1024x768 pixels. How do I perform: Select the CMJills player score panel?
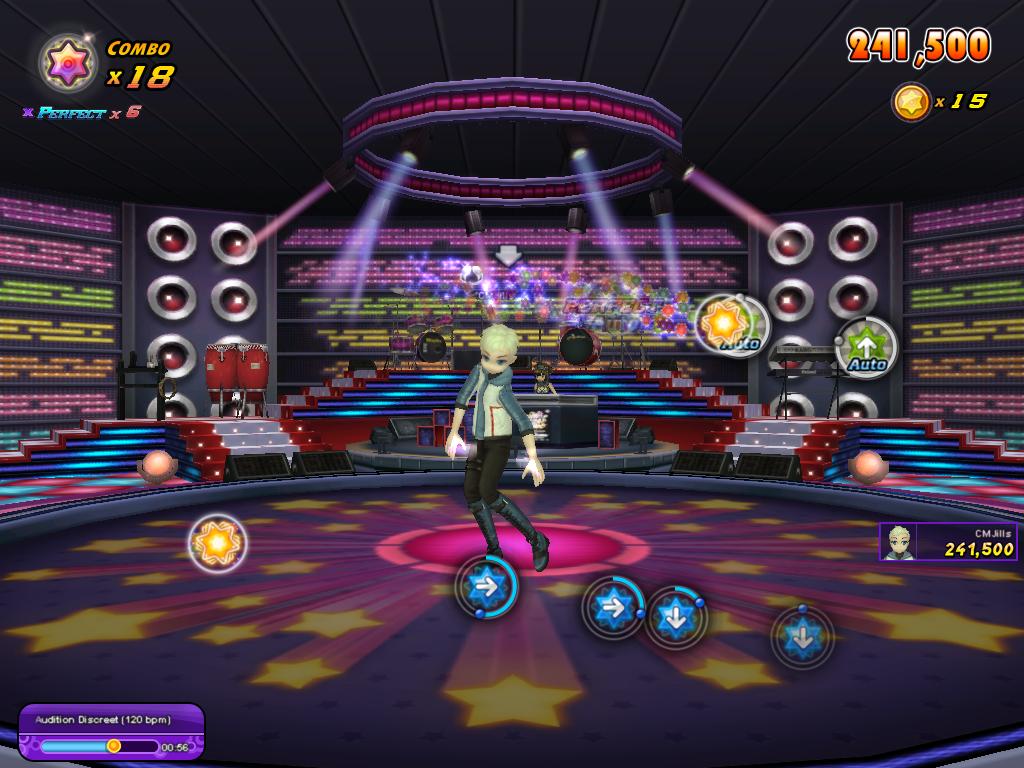point(947,541)
